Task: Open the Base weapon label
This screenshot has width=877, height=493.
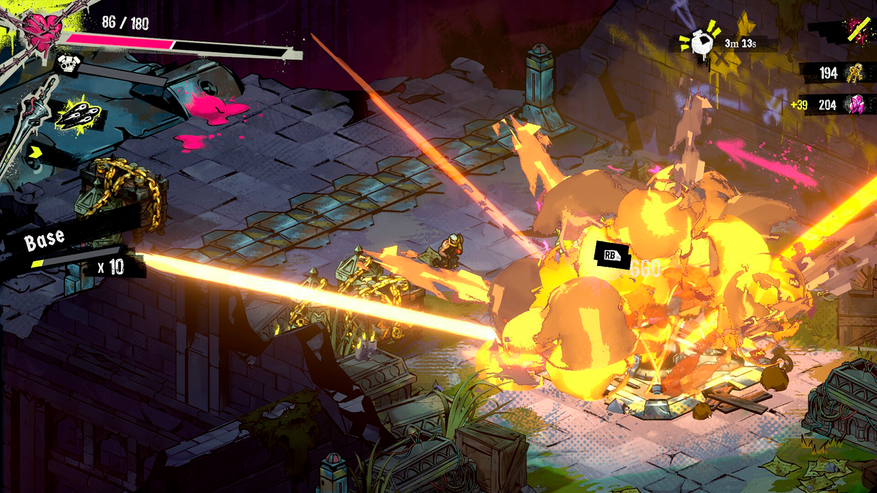Action: tap(45, 241)
